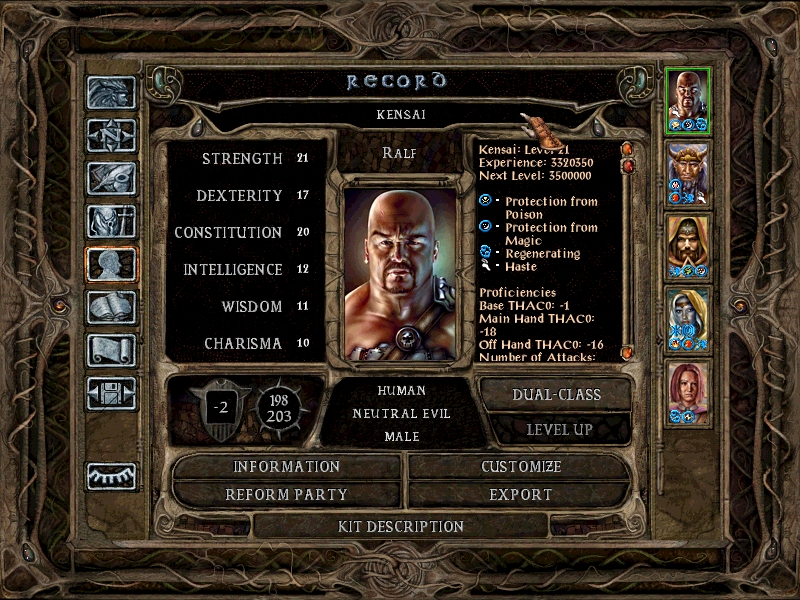Open the inventory armor icon
The height and width of the screenshot is (600, 800).
coord(111,221)
